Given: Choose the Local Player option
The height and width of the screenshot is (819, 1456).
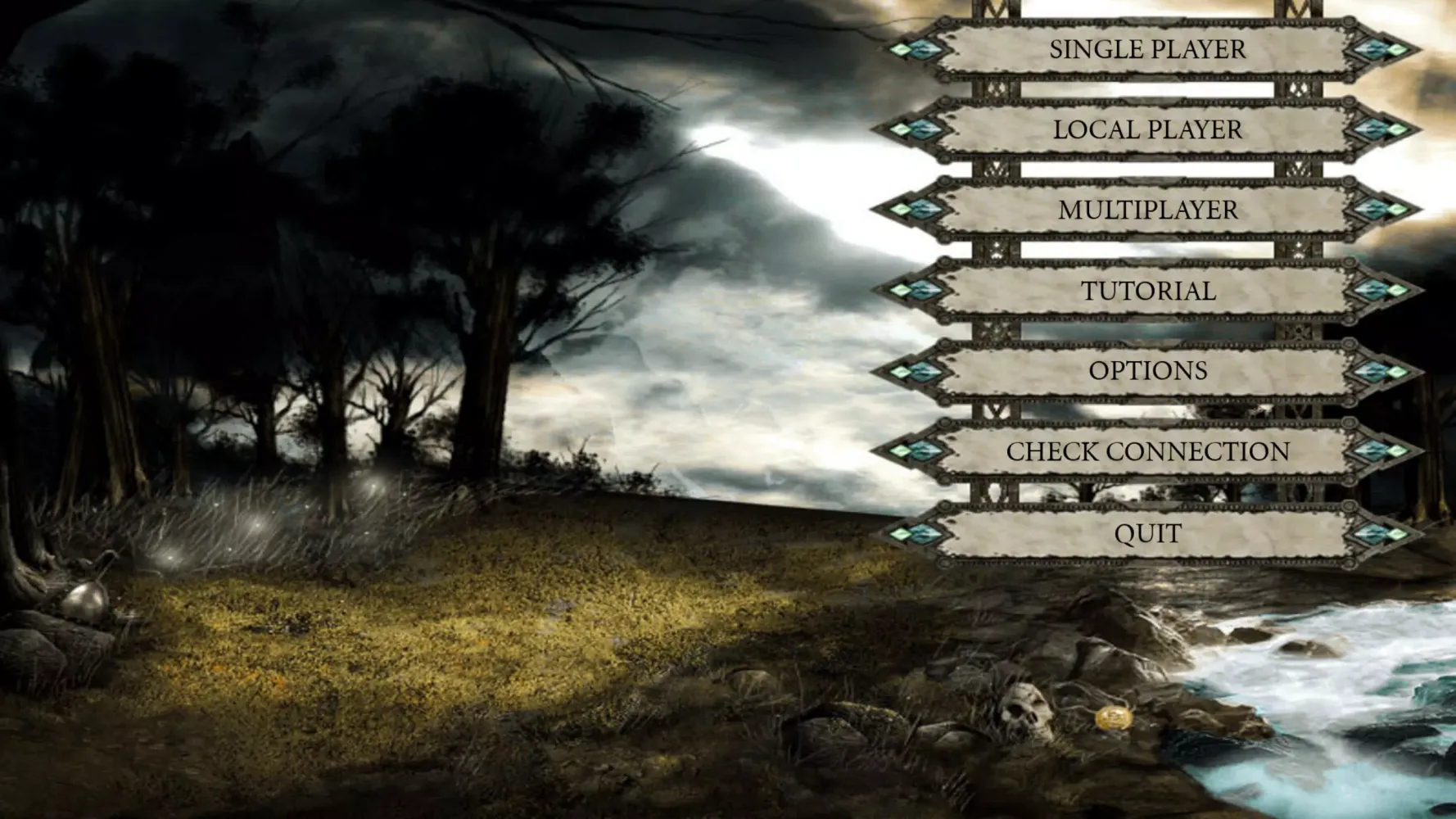Looking at the screenshot, I should 1147,129.
